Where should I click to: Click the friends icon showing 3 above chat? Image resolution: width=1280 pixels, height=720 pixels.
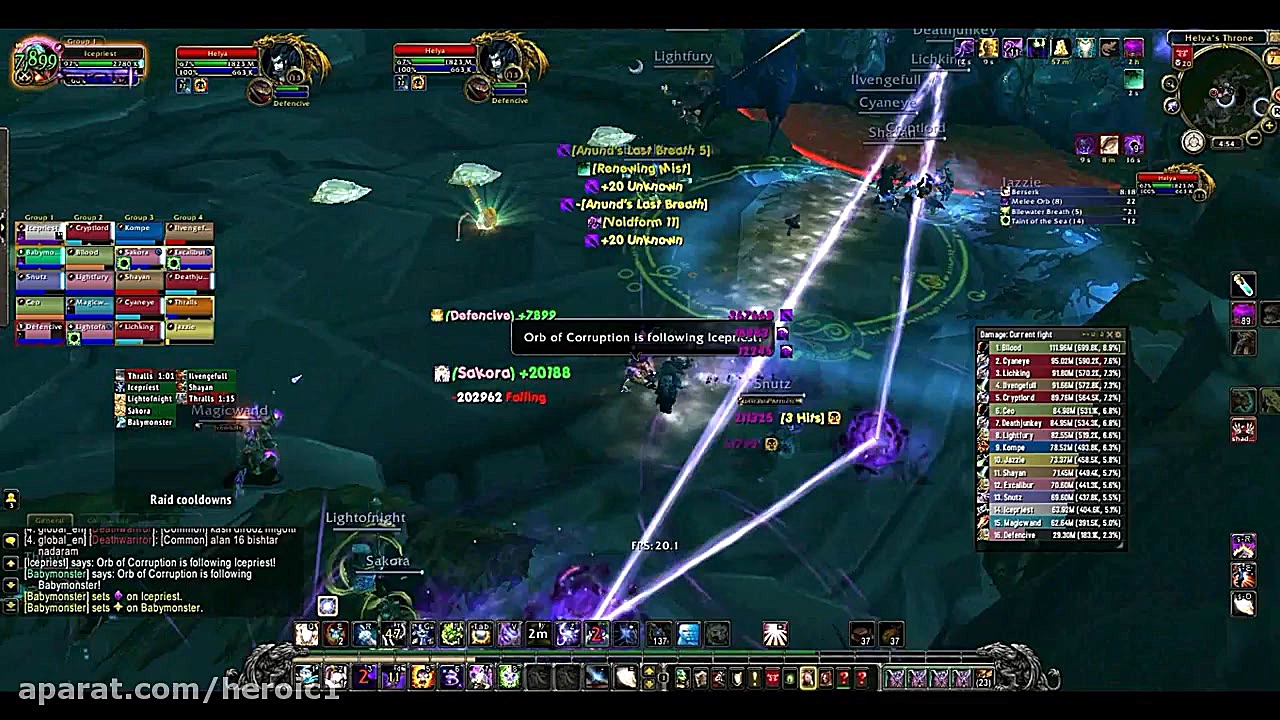(x=12, y=498)
